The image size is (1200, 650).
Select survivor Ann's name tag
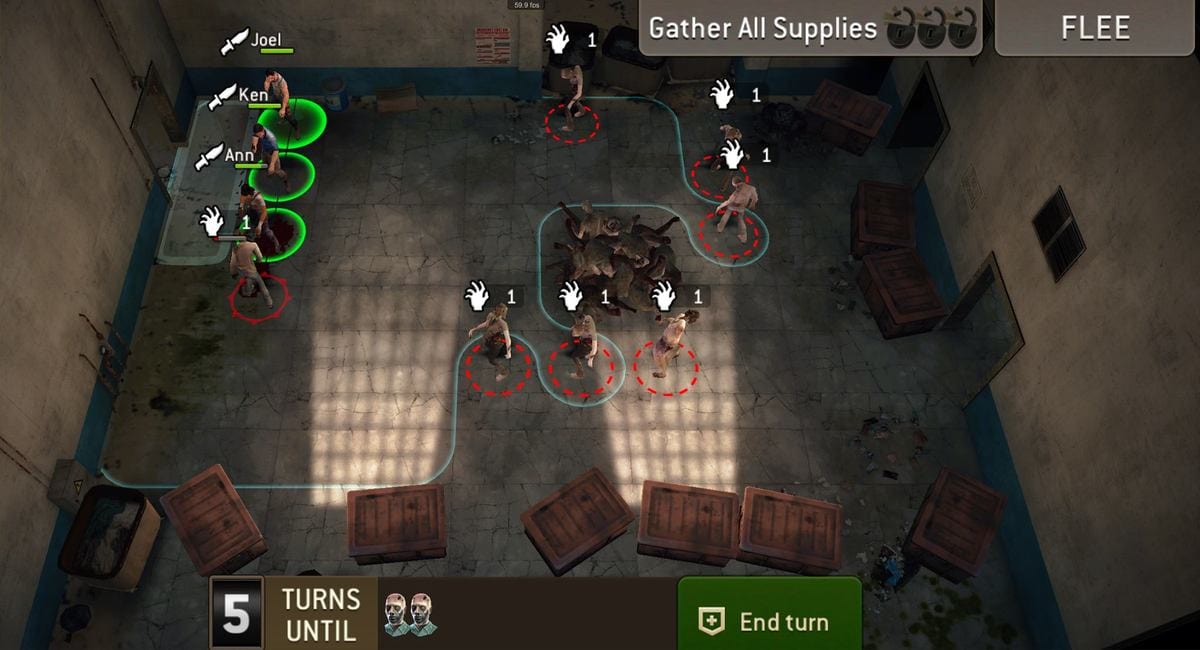(239, 156)
